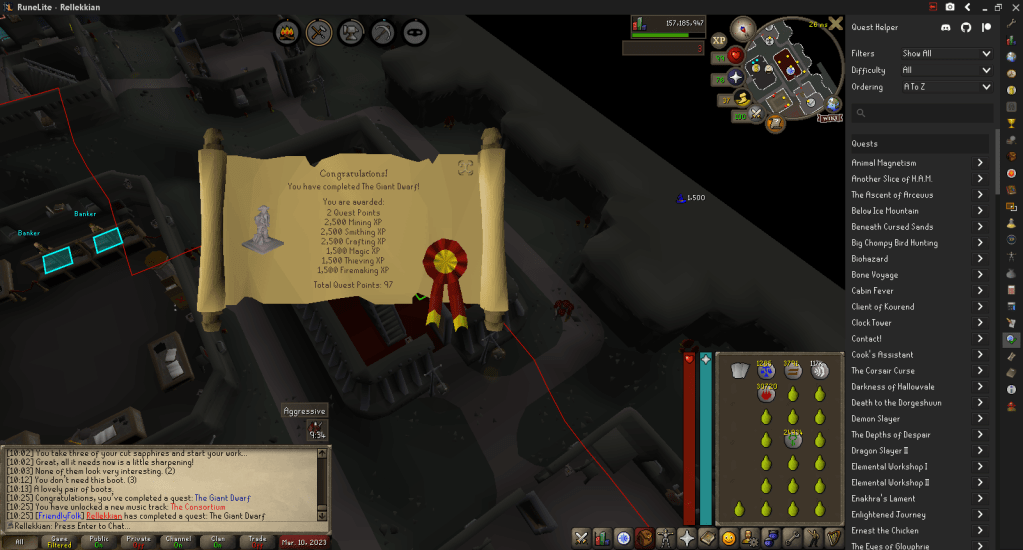This screenshot has width=1023, height=550.
Task: Toggle the XP drops orb
Action: (719, 41)
